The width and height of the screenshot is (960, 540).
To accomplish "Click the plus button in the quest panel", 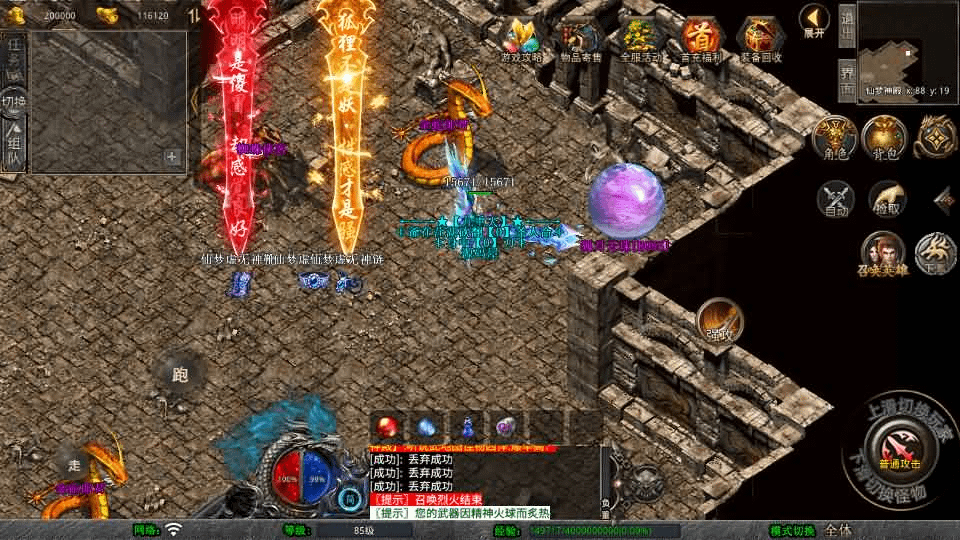I will tap(172, 157).
